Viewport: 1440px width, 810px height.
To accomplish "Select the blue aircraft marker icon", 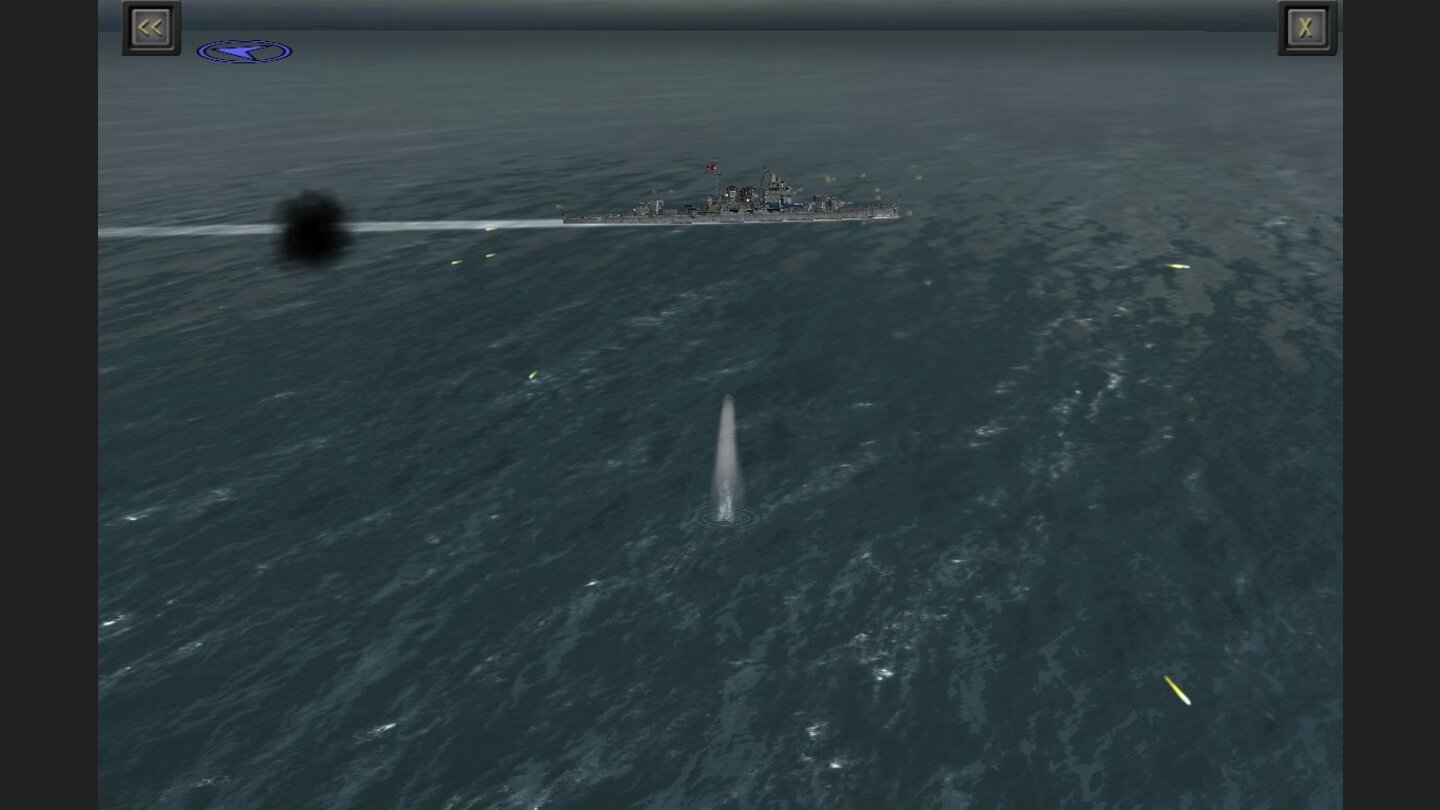I will (245, 49).
